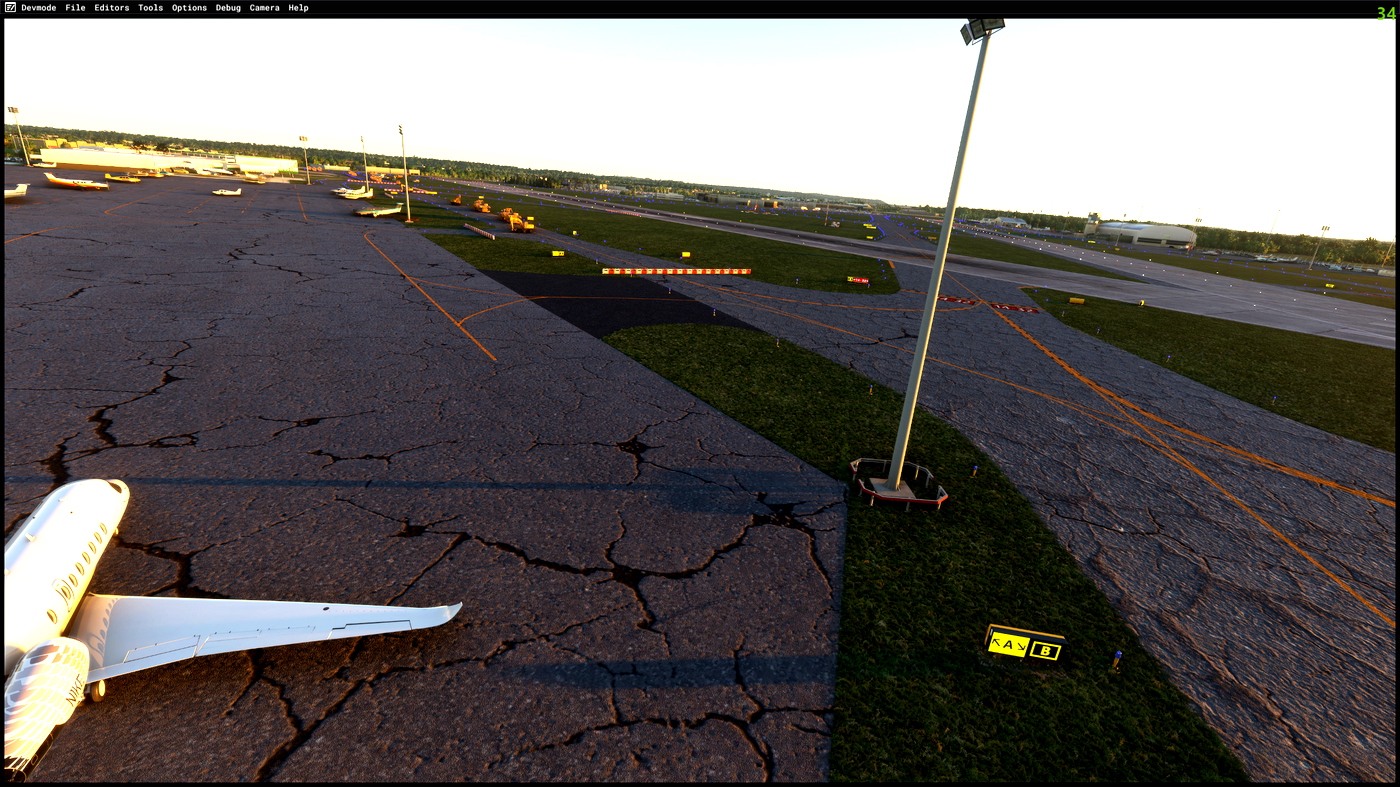Viewport: 1400px width, 787px height.
Task: Open the Camera menu
Action: tap(262, 7)
